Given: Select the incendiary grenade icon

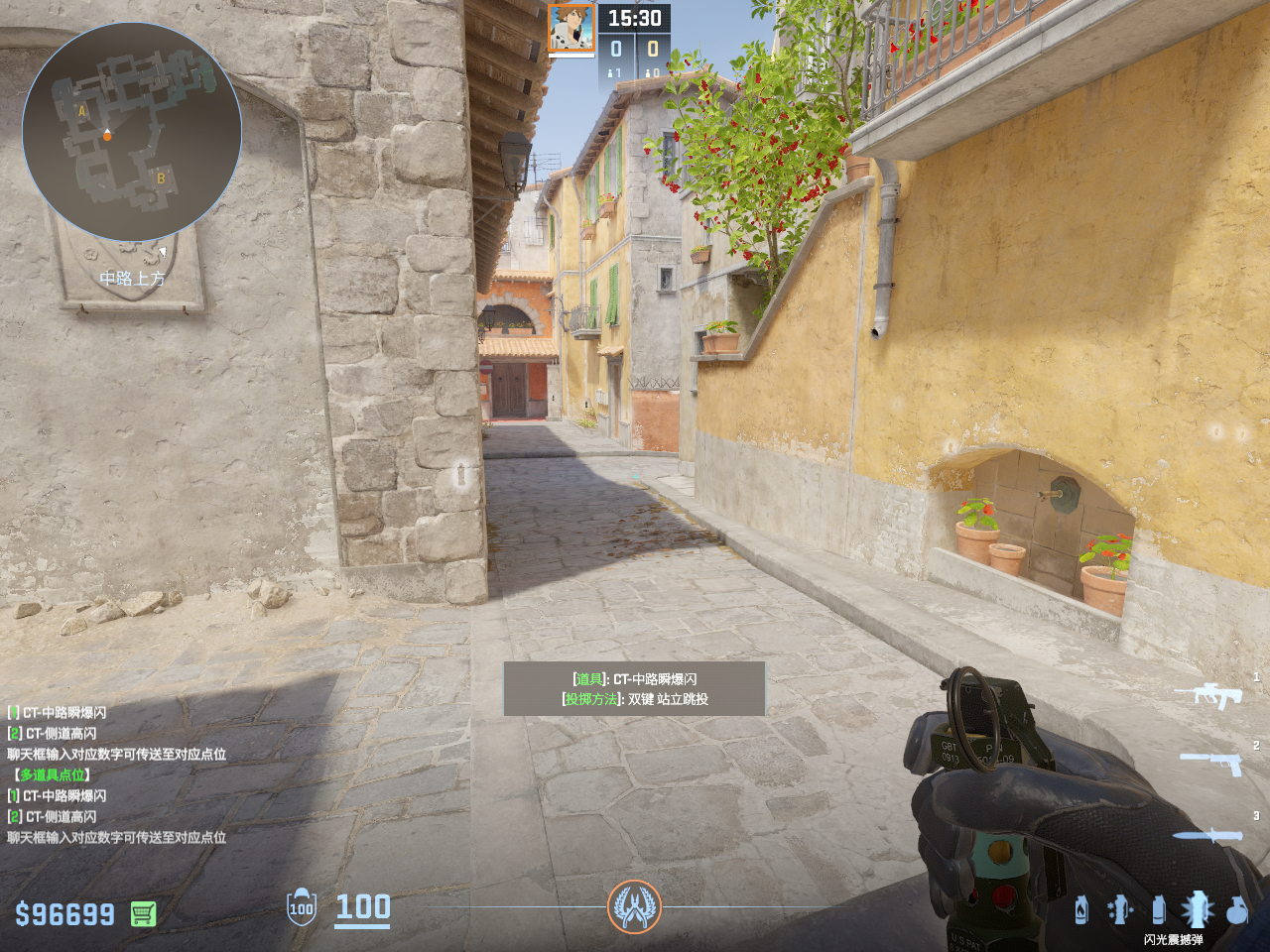Looking at the screenshot, I should coord(1080,908).
